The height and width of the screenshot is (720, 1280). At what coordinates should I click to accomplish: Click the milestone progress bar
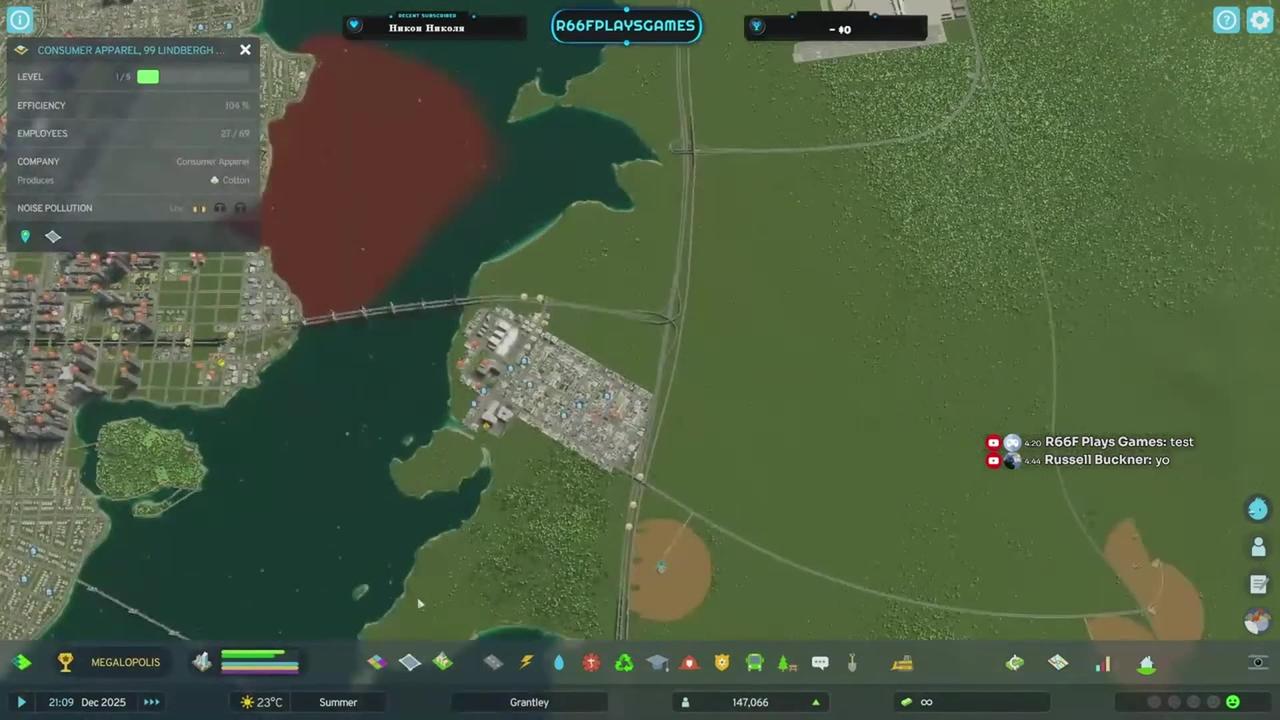point(259,661)
